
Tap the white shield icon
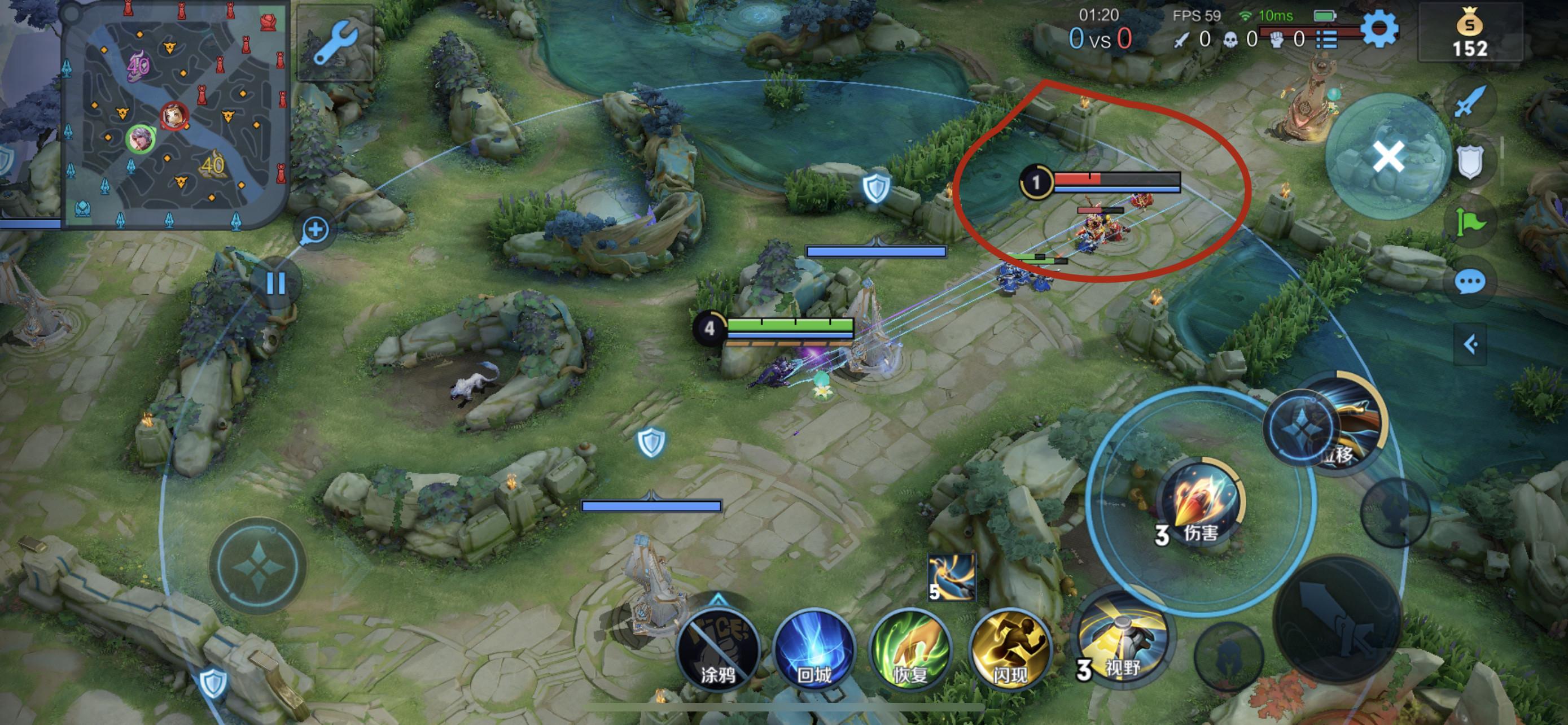(1469, 161)
